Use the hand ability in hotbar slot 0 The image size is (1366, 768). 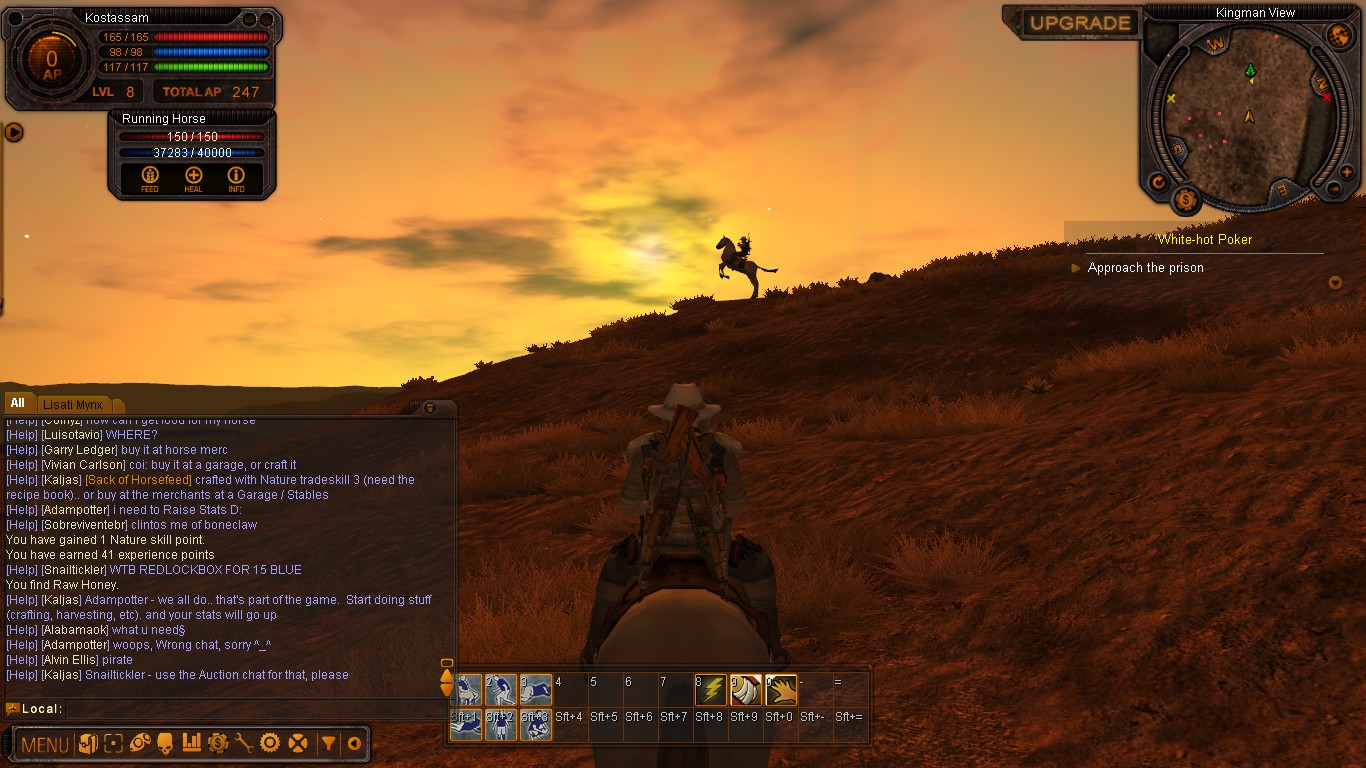tap(780, 689)
